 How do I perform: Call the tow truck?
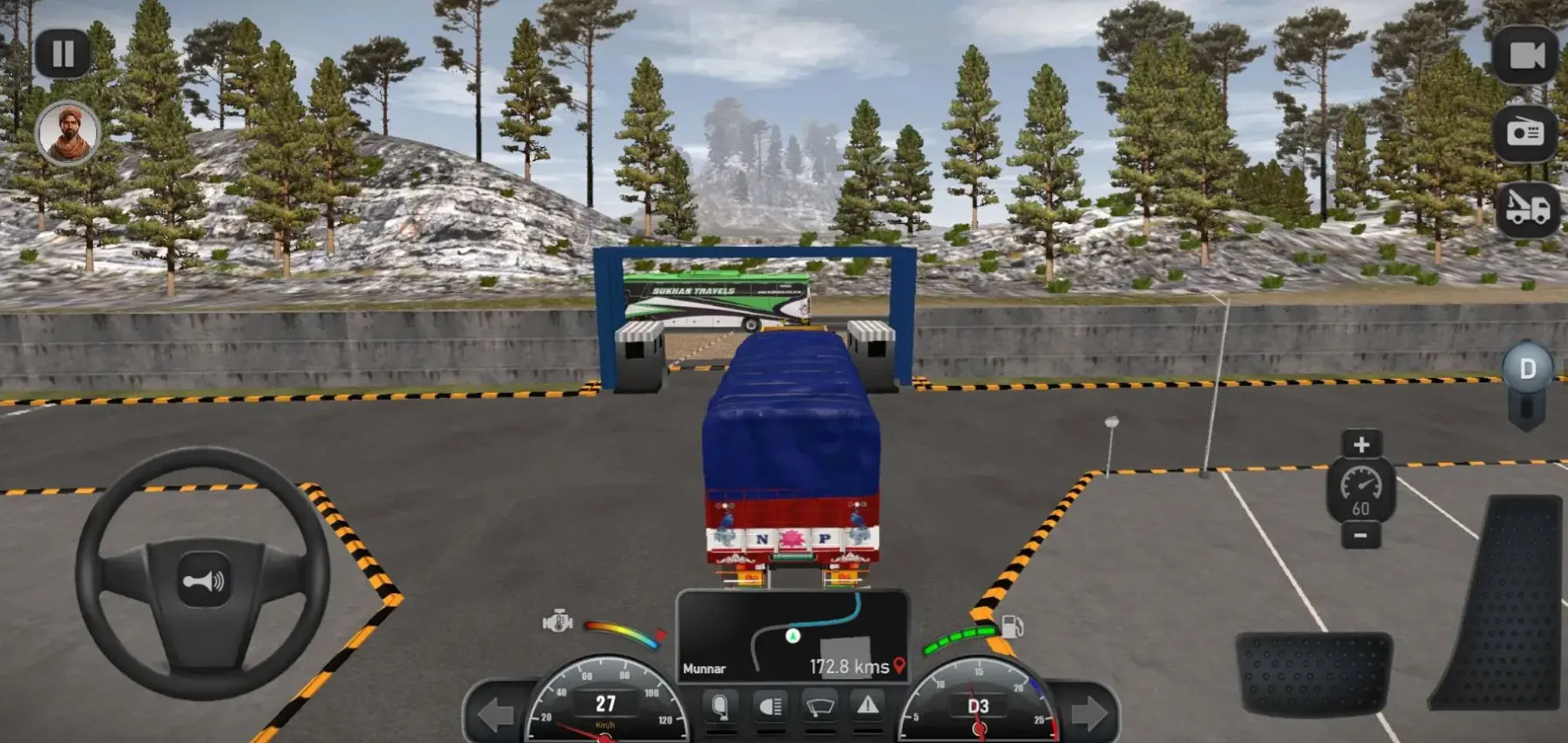click(1526, 209)
